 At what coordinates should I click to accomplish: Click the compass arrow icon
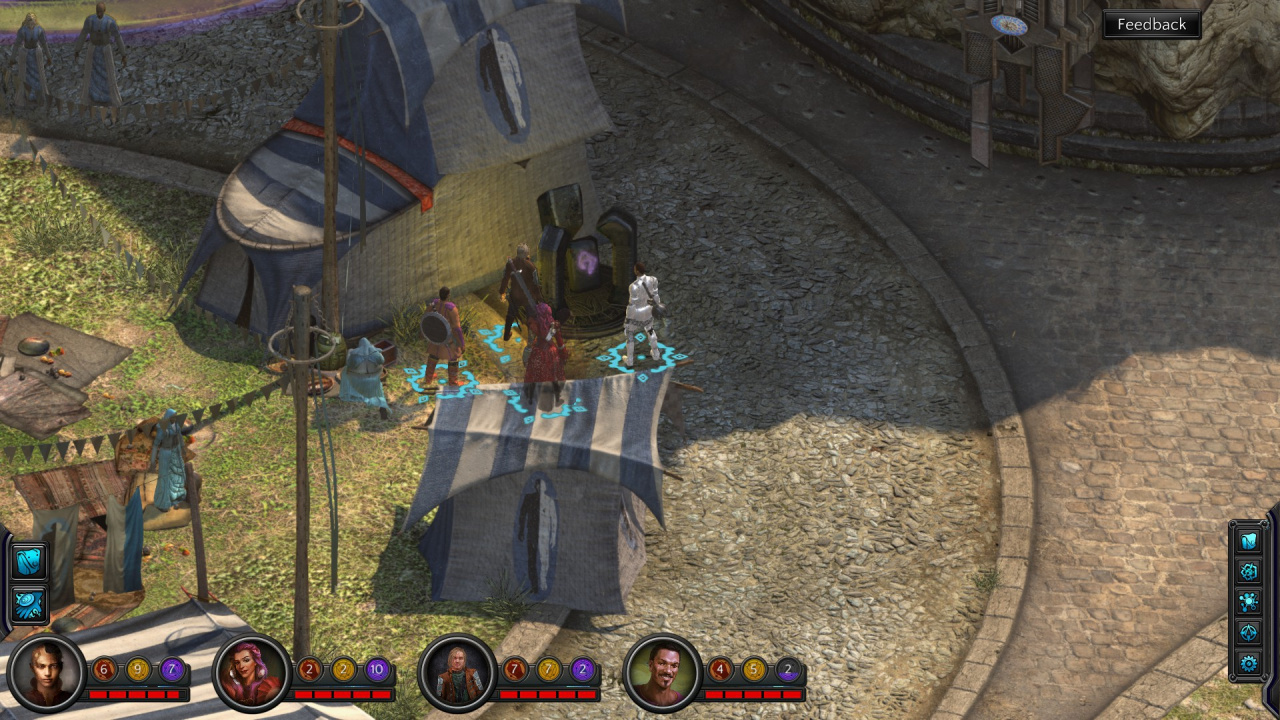(1249, 632)
